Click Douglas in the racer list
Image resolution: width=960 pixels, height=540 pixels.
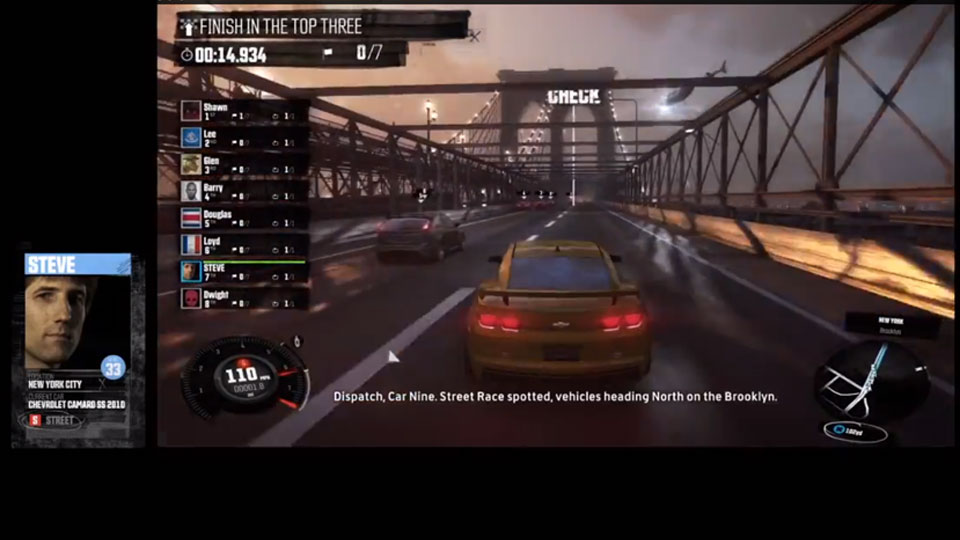tap(243, 218)
